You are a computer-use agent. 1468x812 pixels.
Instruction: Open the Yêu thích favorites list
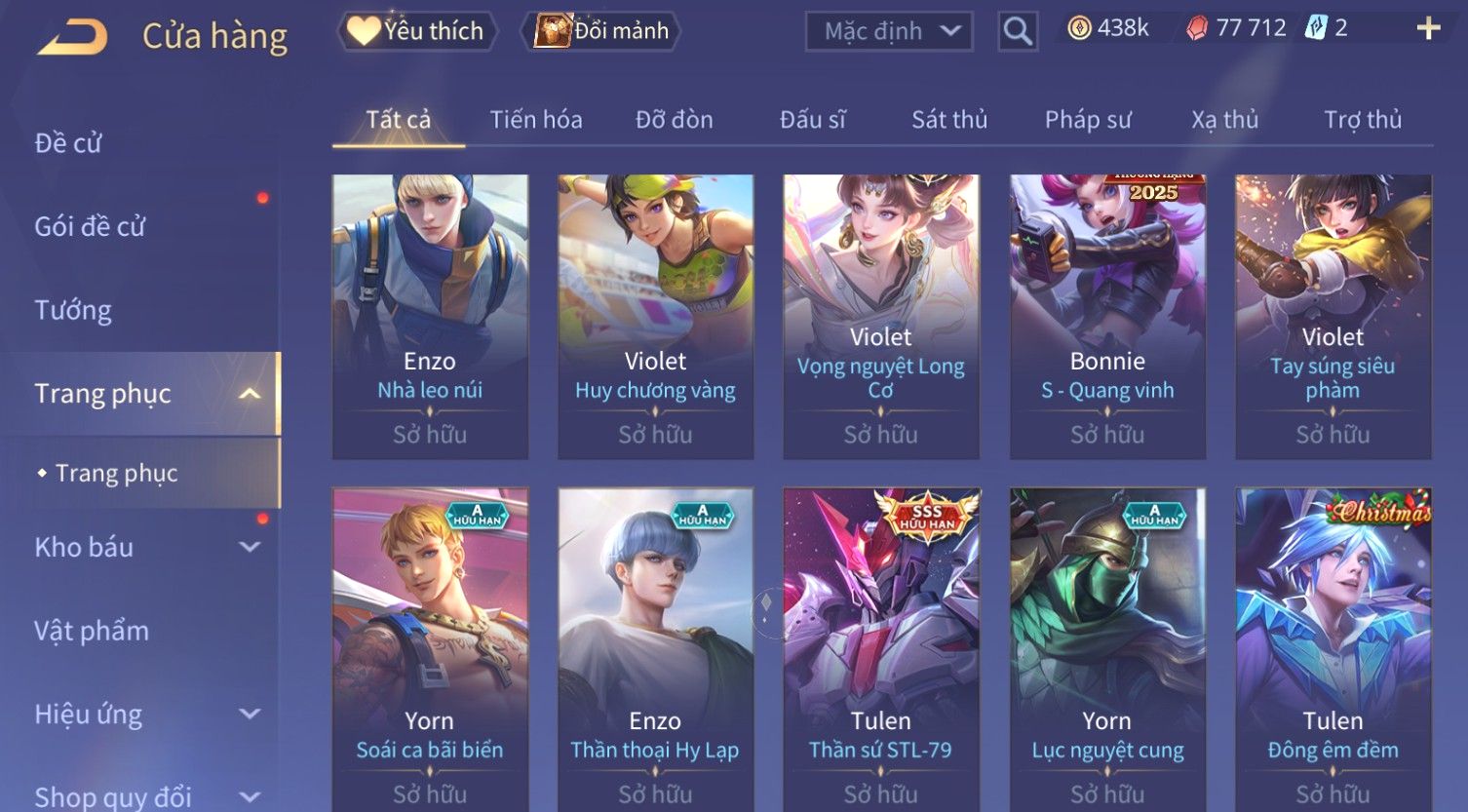(x=417, y=31)
